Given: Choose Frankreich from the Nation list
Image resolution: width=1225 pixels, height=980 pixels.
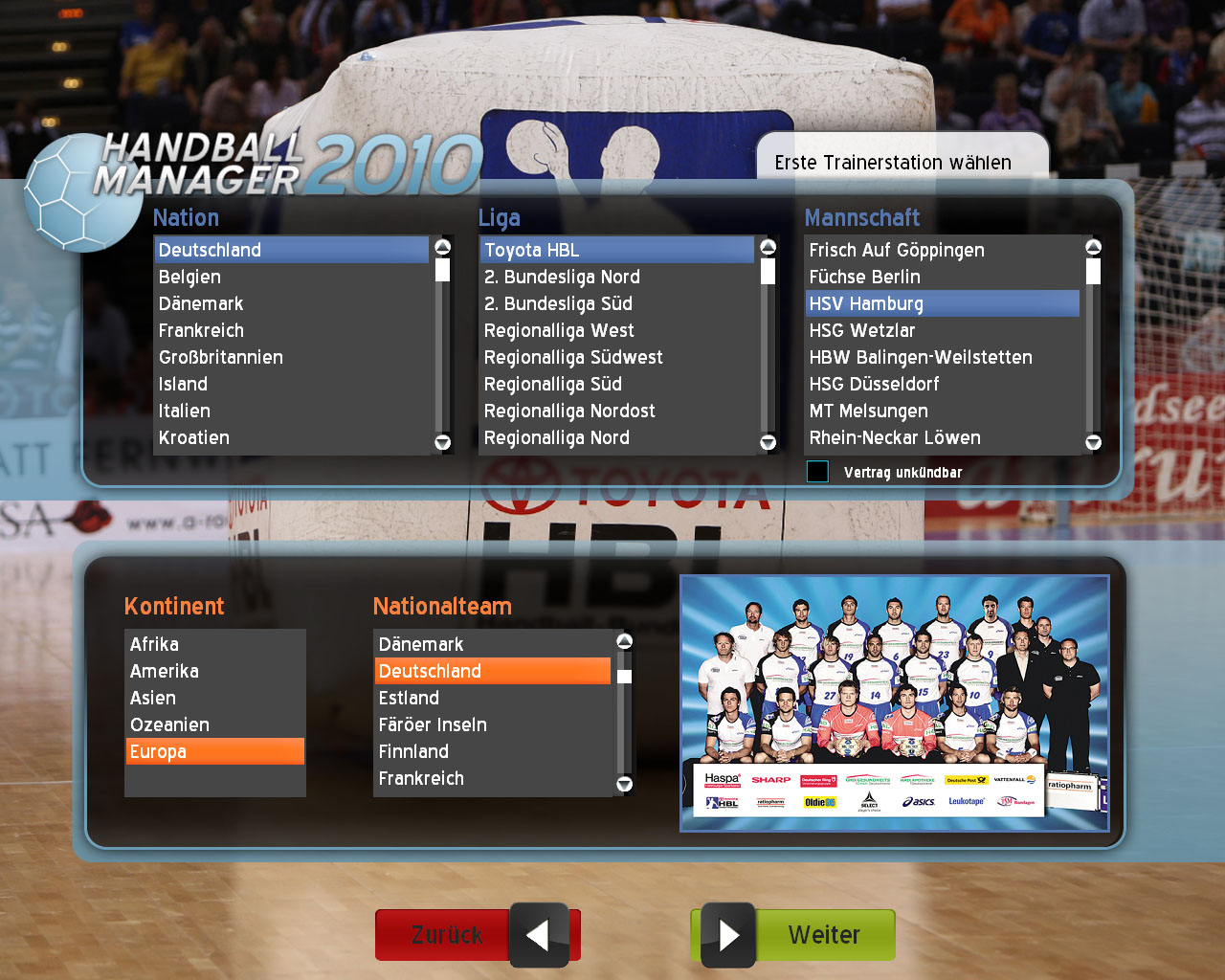Looking at the screenshot, I should [201, 331].
